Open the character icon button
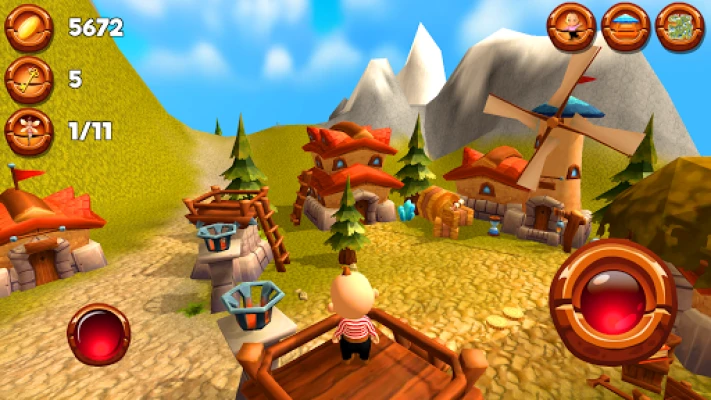Image resolution: width=711 pixels, height=400 pixels. pos(571,27)
